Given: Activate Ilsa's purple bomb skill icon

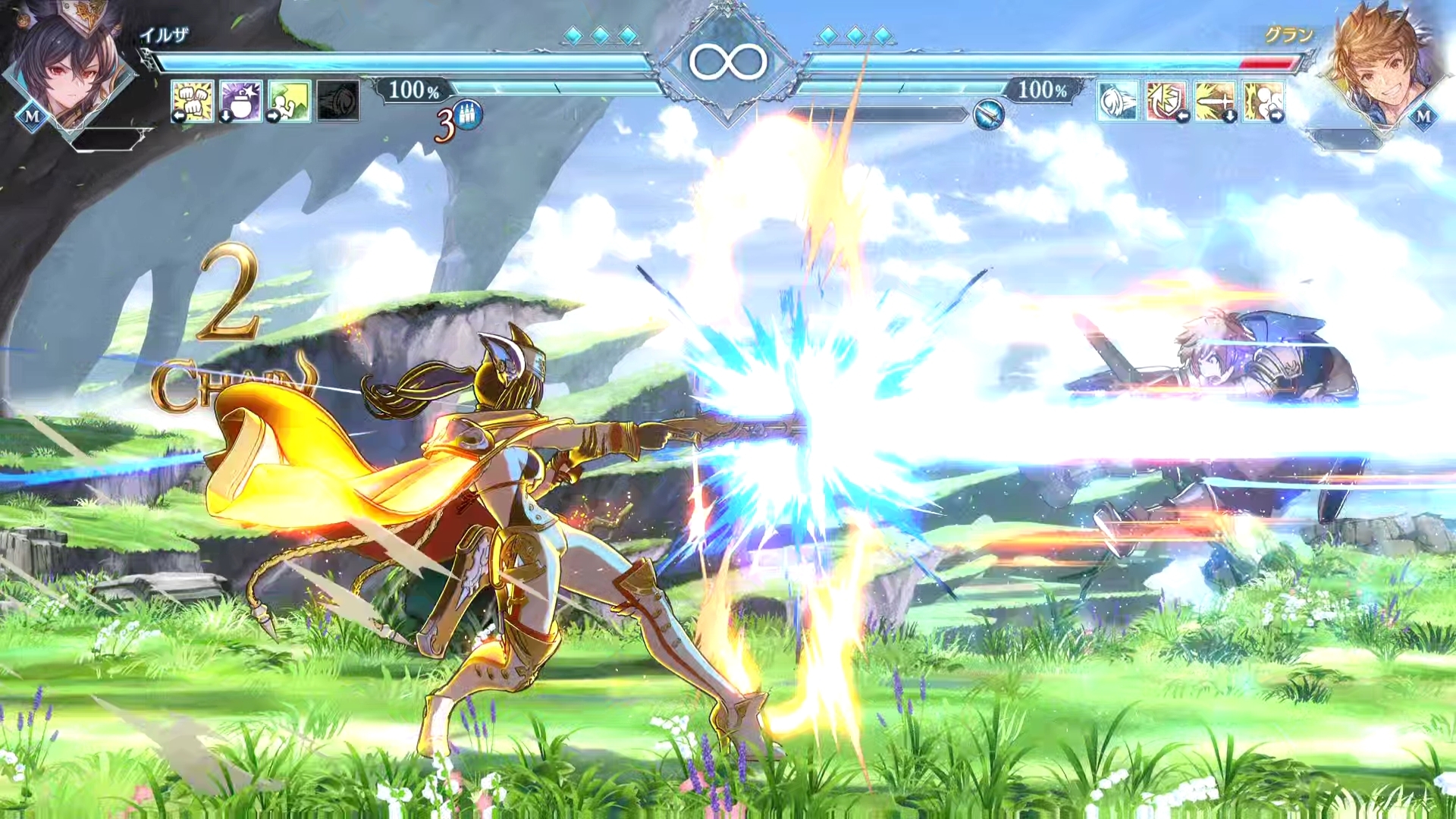Looking at the screenshot, I should tap(241, 100).
